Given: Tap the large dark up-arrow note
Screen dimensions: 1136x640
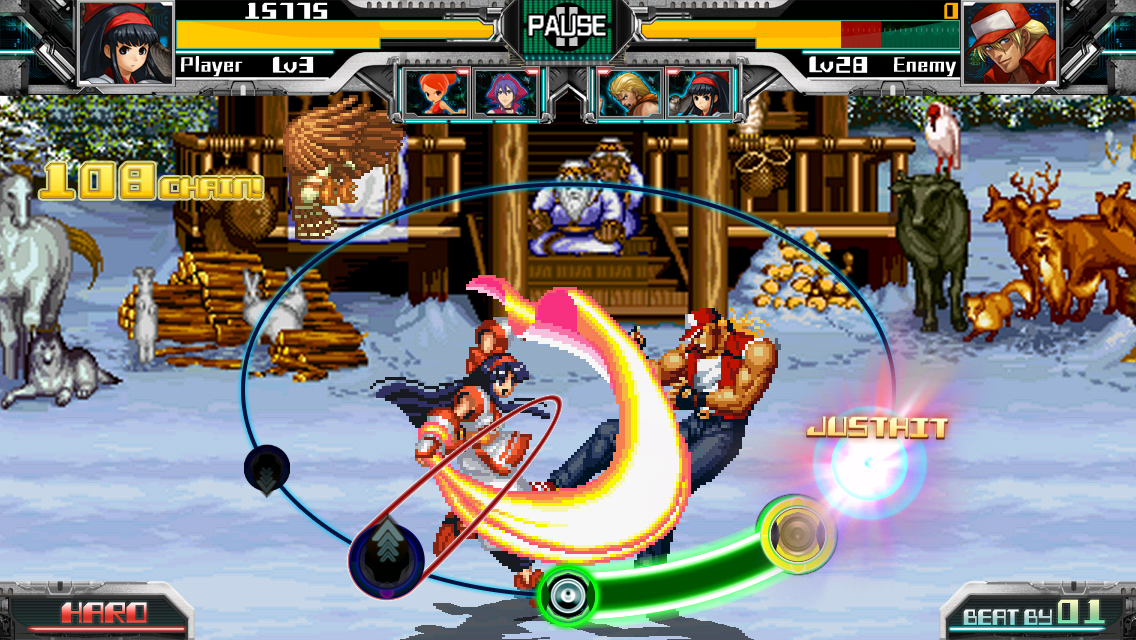Looking at the screenshot, I should tap(386, 553).
